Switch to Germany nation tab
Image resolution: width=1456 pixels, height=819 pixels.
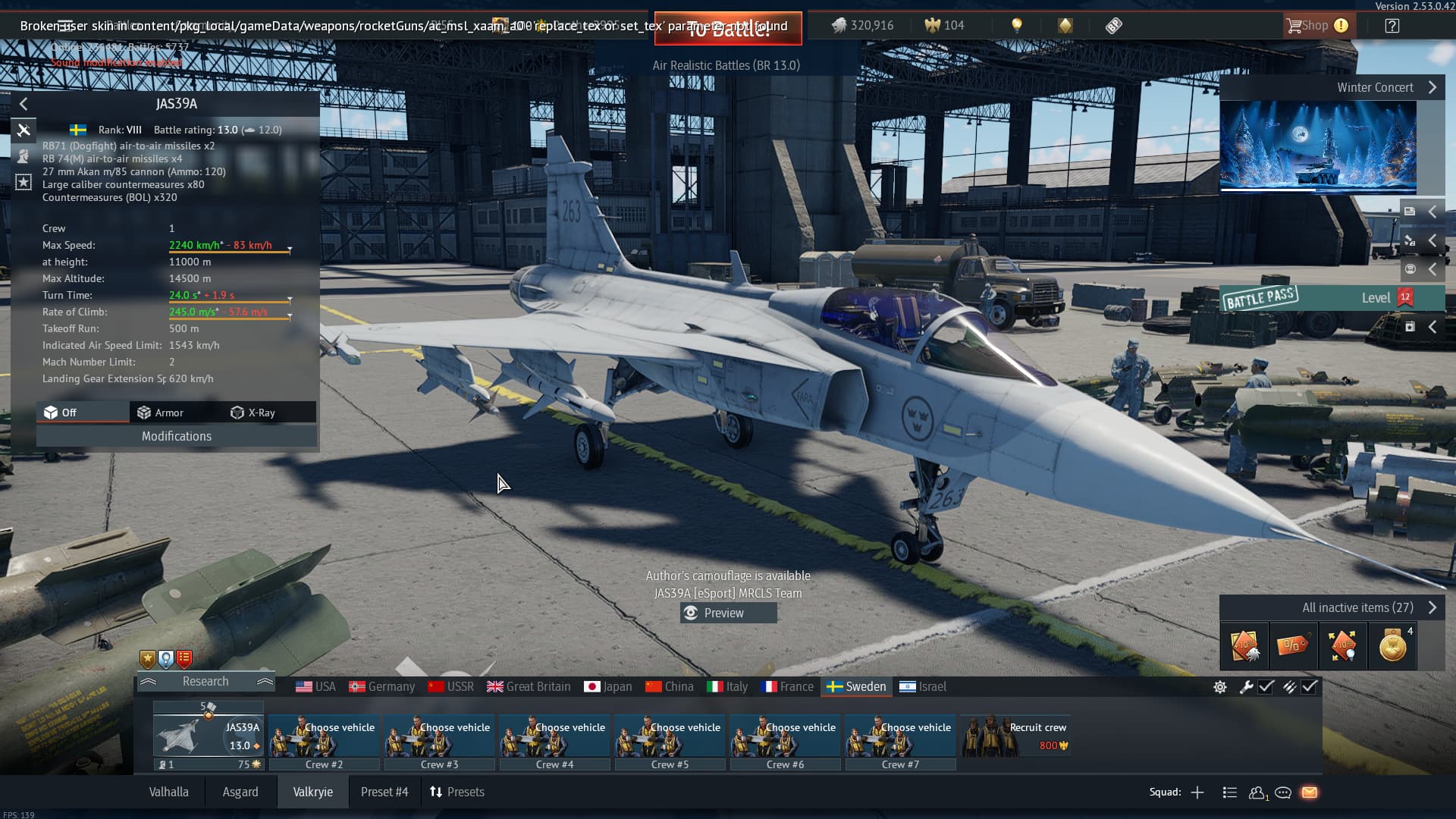click(x=382, y=686)
